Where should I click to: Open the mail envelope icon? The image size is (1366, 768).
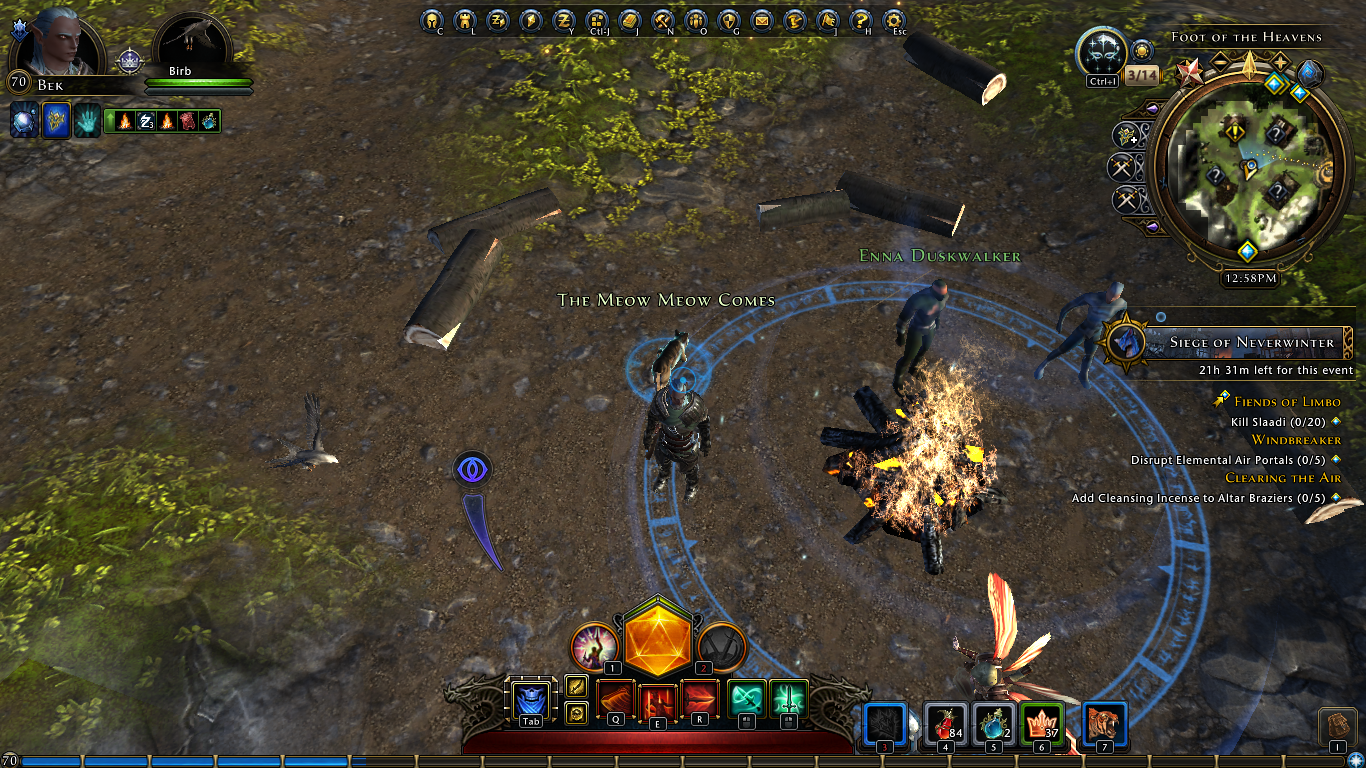point(762,20)
